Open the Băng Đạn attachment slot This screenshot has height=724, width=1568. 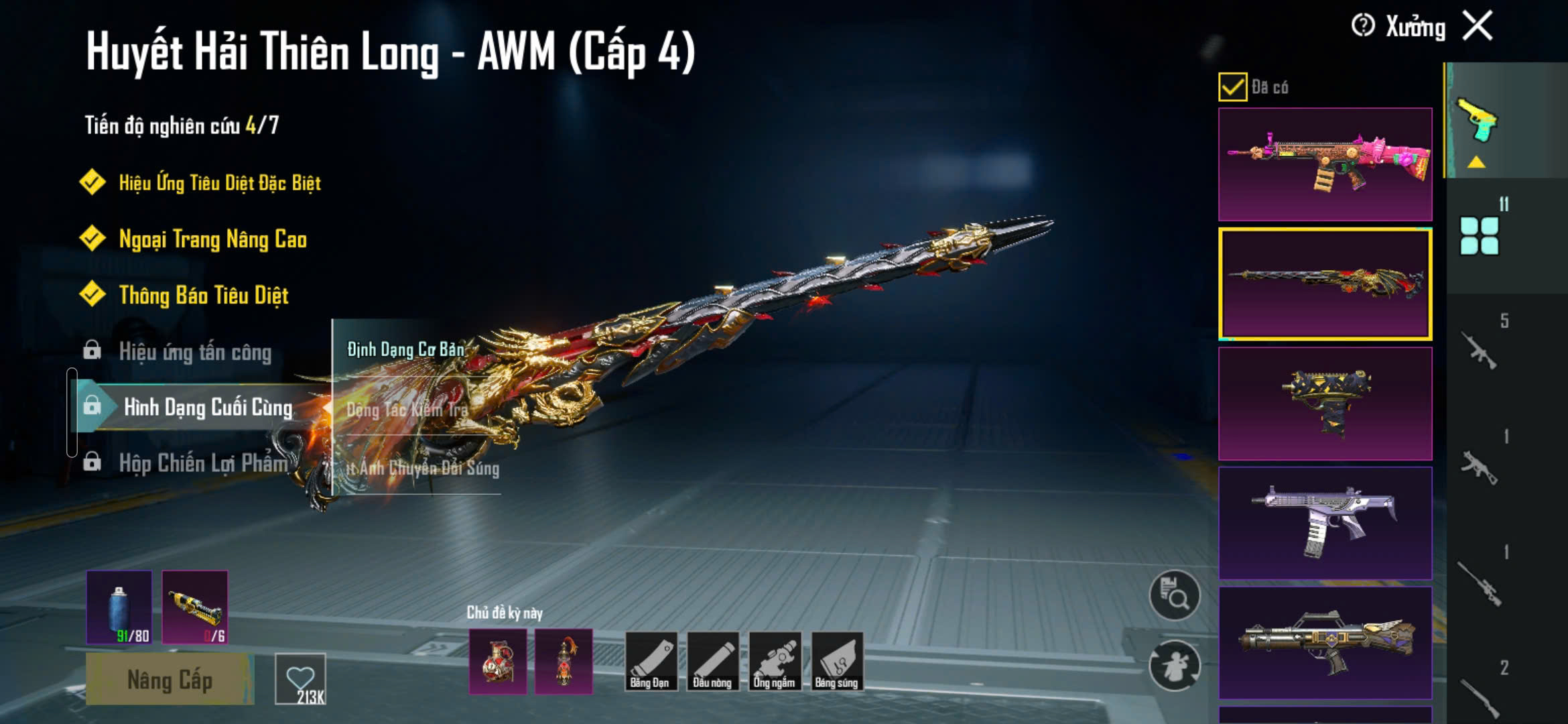650,661
